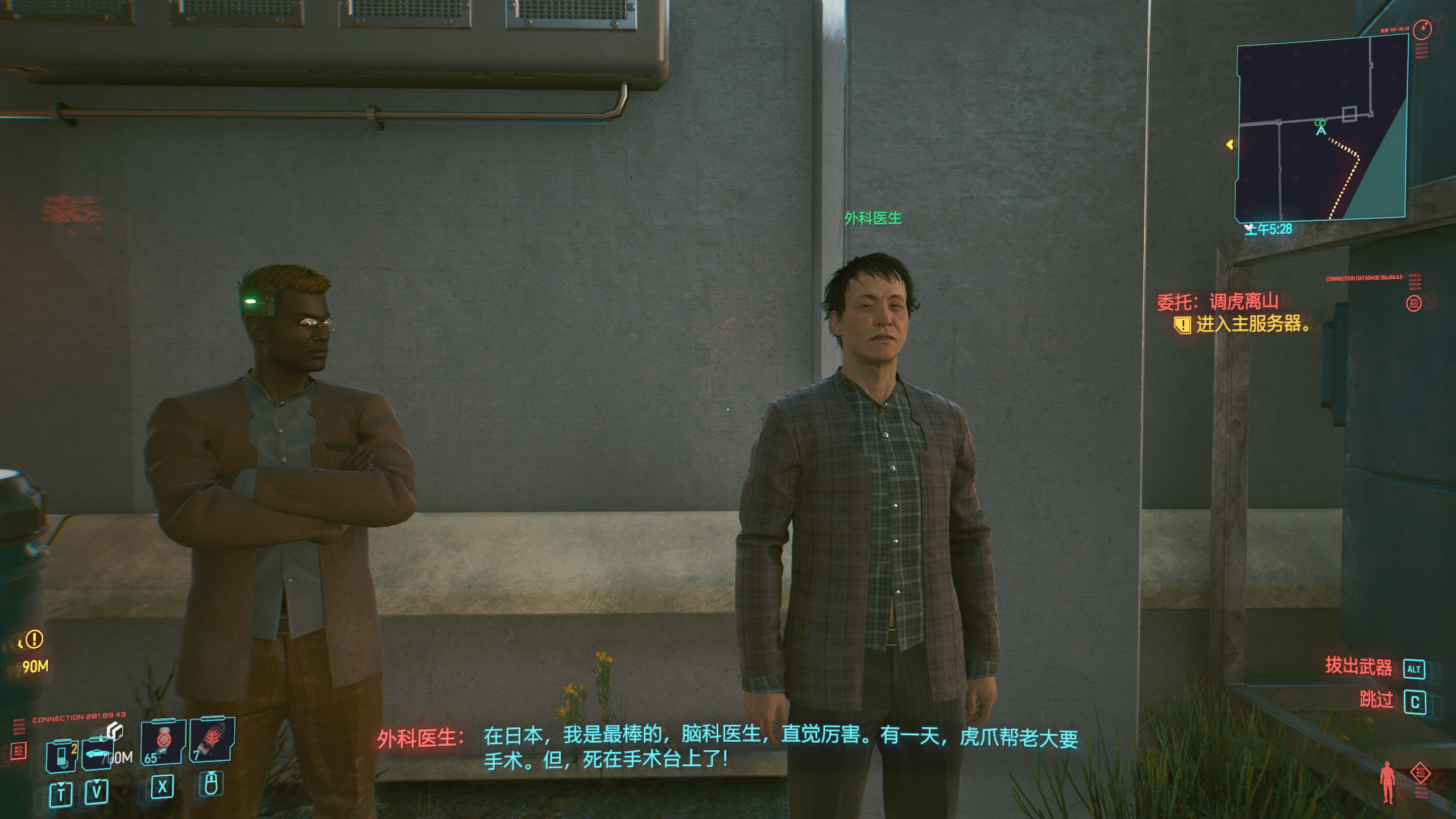
Task: Click the red character body status icon
Action: click(x=1388, y=783)
